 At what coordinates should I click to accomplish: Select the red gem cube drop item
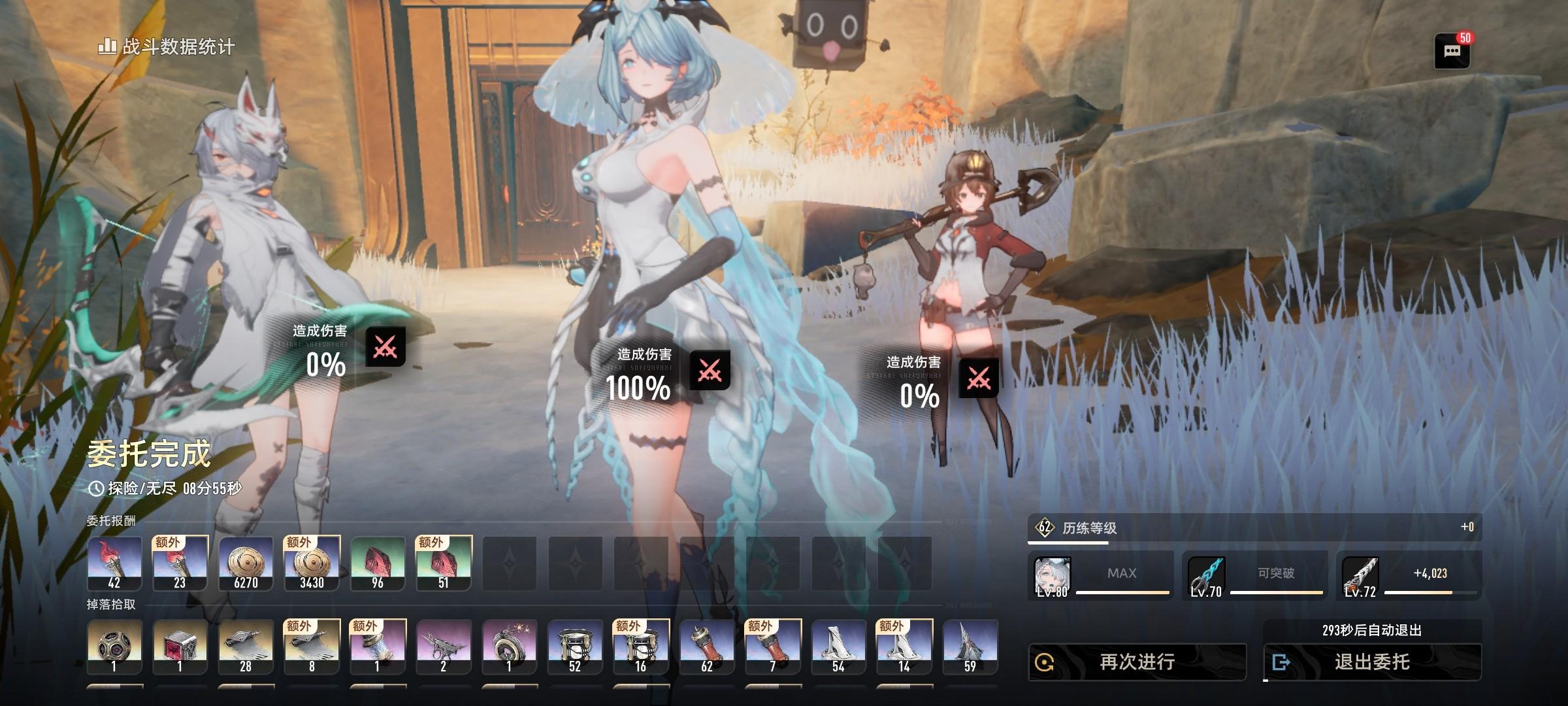pyautogui.click(x=180, y=647)
